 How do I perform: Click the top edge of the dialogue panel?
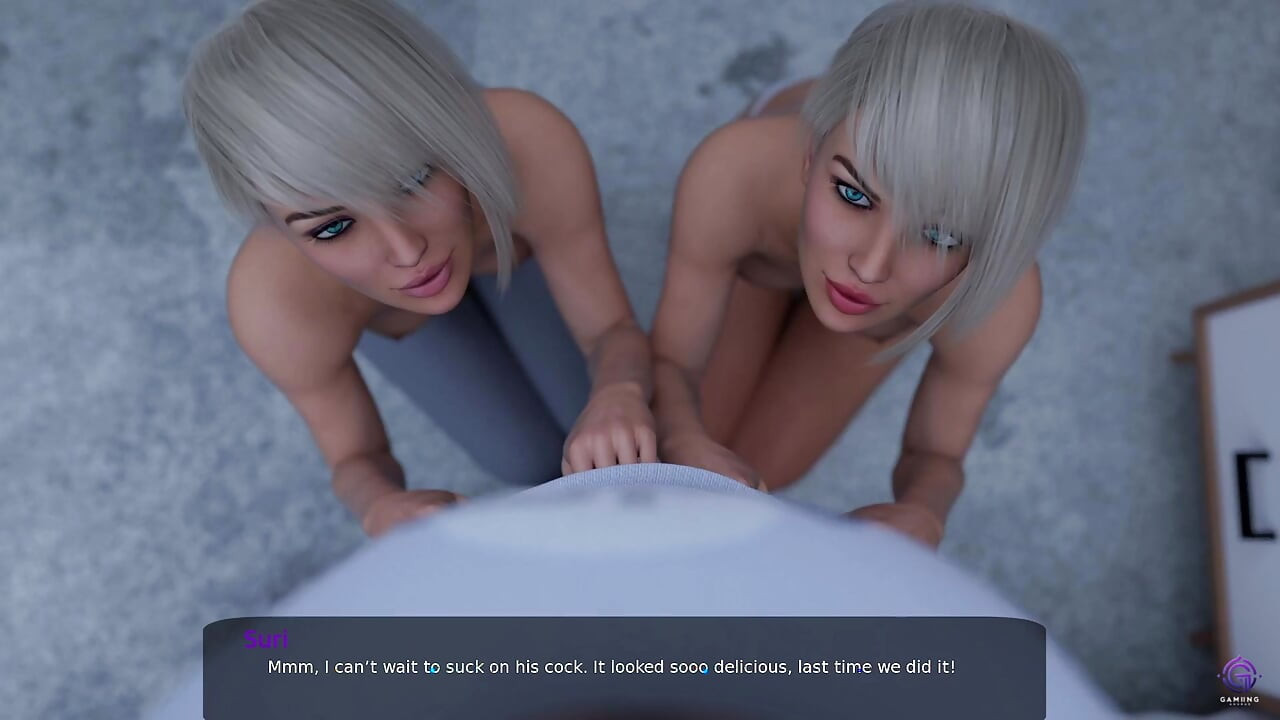tap(620, 622)
